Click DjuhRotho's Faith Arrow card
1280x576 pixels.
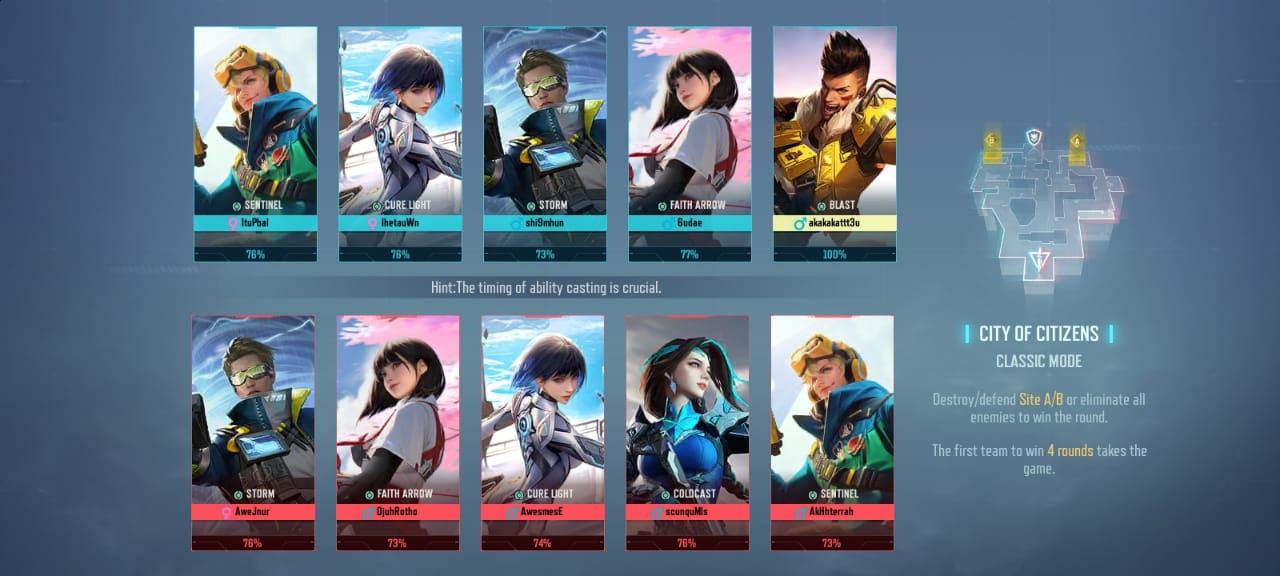[x=398, y=432]
